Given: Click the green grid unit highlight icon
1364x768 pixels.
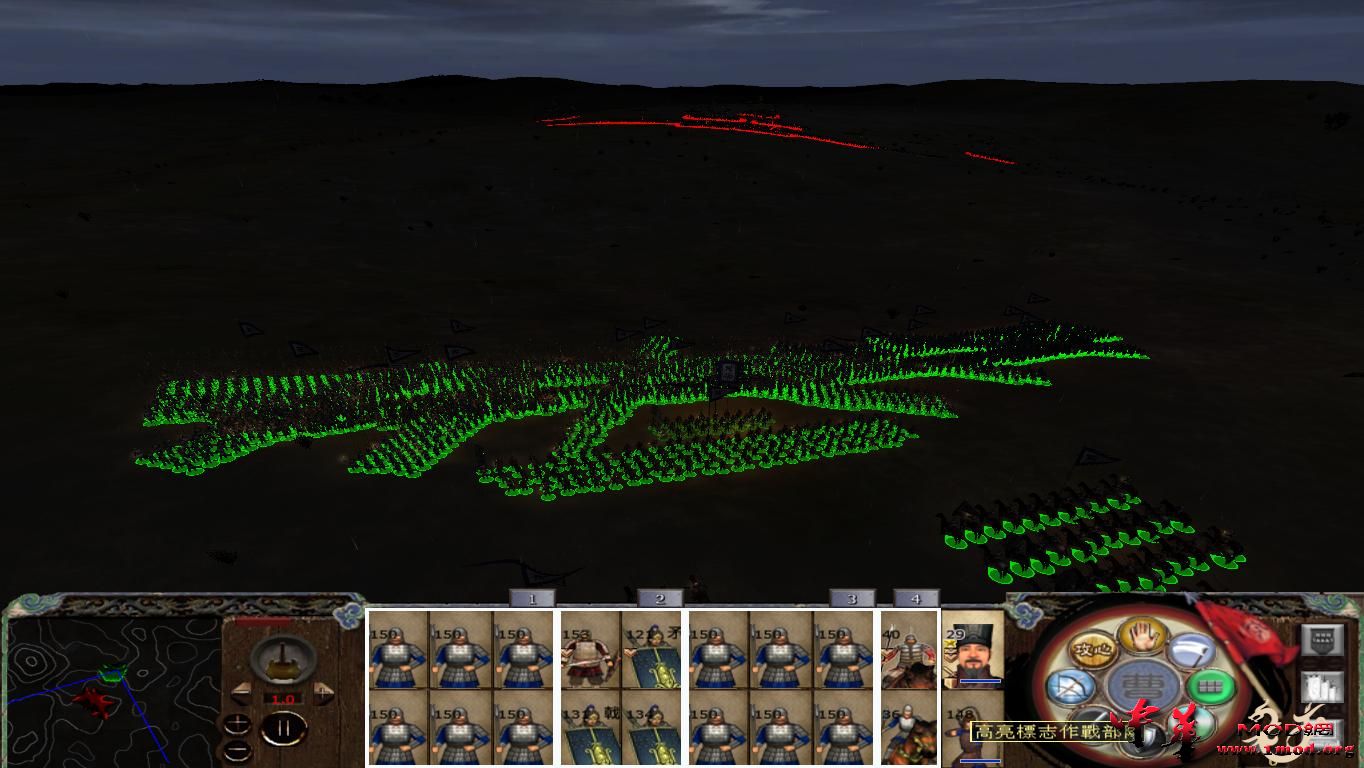Looking at the screenshot, I should pyautogui.click(x=1209, y=686).
